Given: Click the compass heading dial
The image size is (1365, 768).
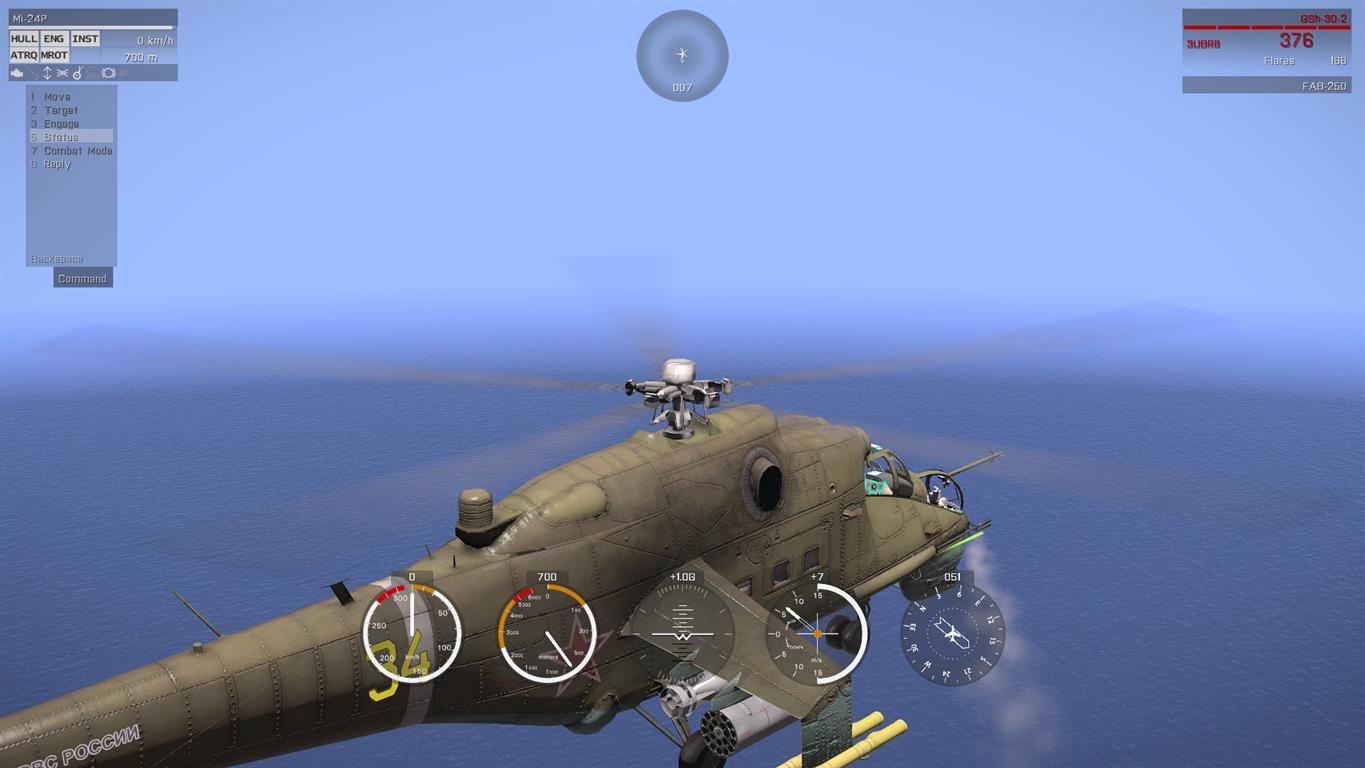Looking at the screenshot, I should tap(952, 636).
